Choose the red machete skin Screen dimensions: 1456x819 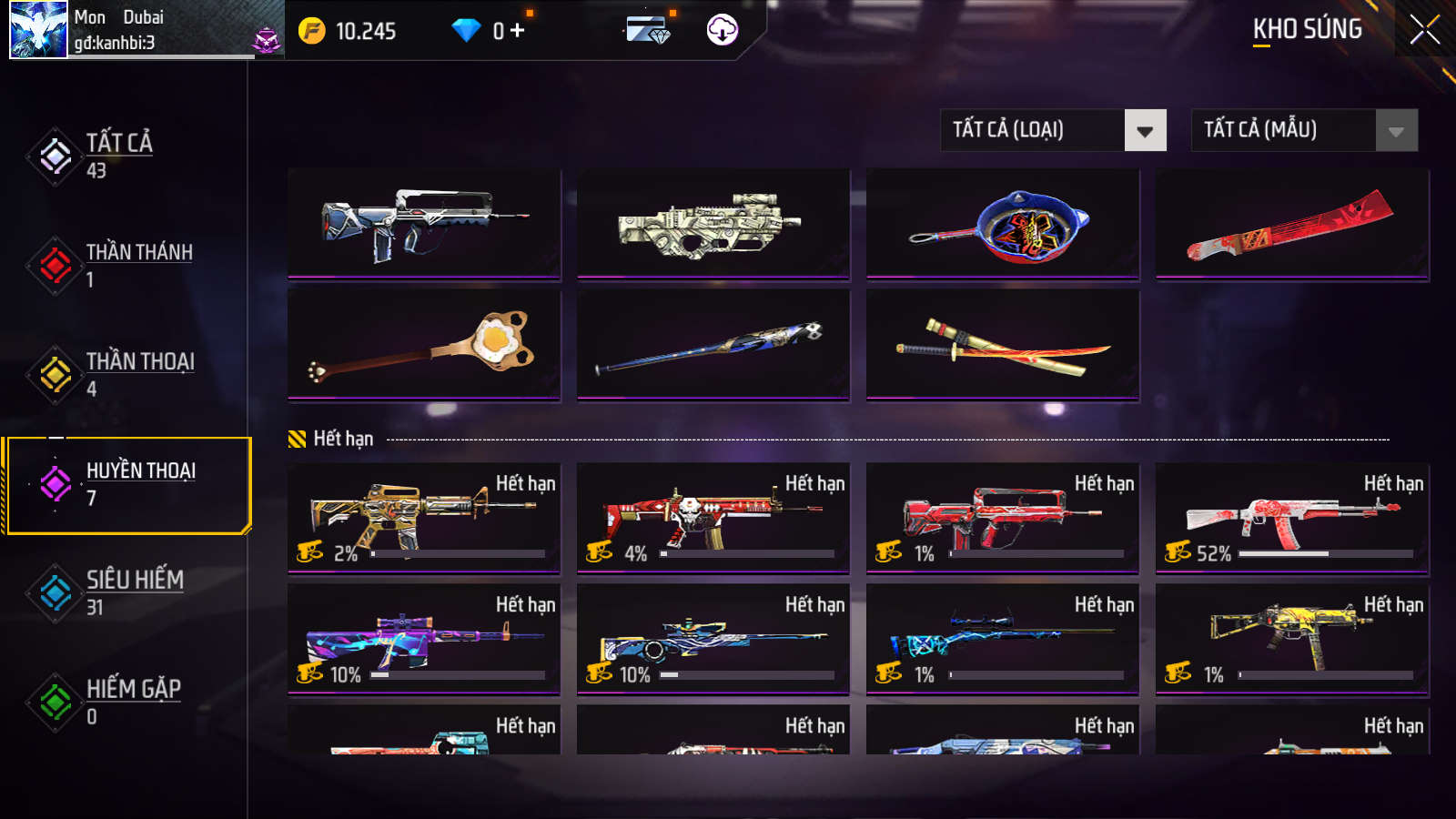(1292, 224)
